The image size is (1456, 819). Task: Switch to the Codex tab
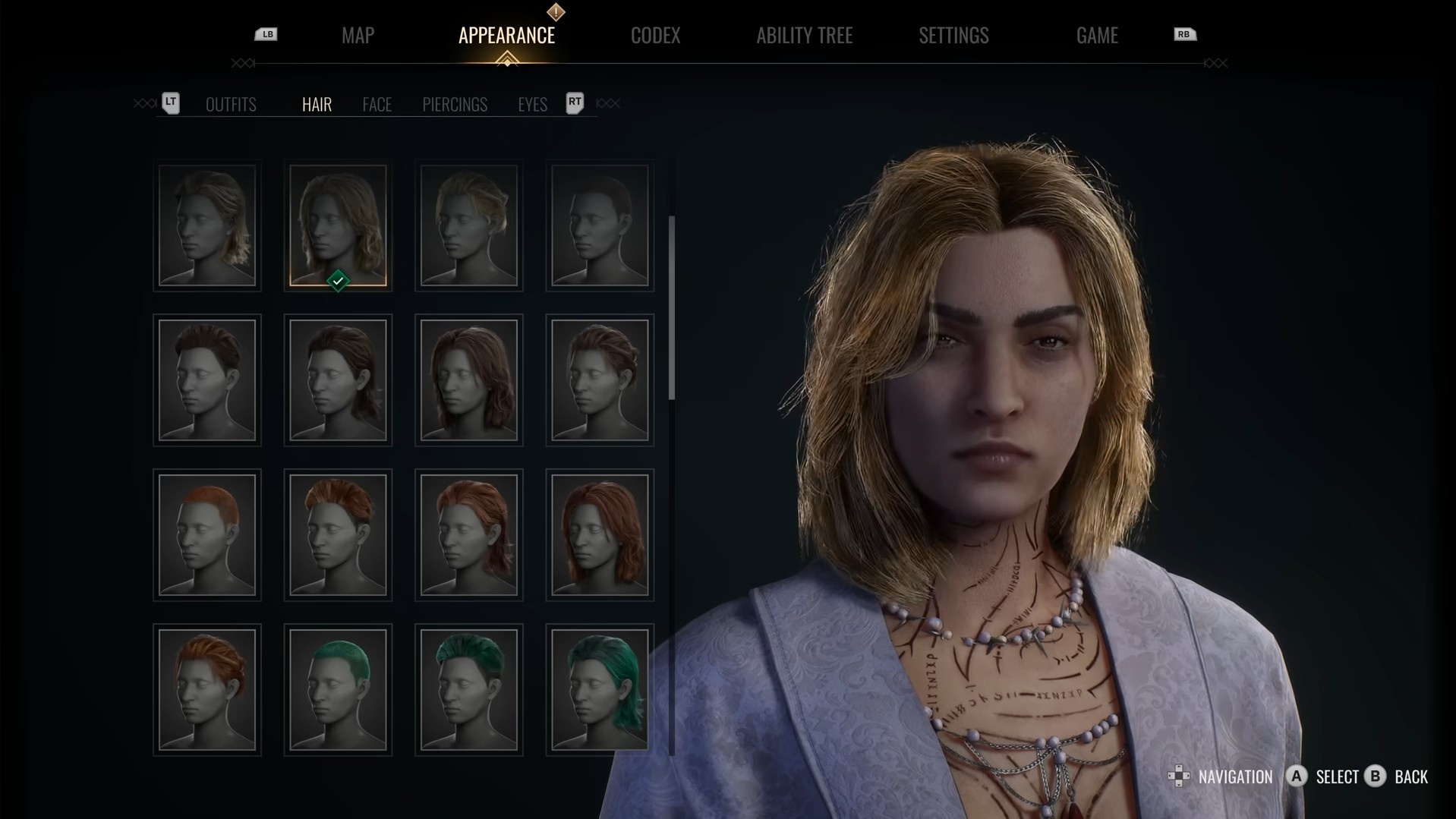[655, 36]
